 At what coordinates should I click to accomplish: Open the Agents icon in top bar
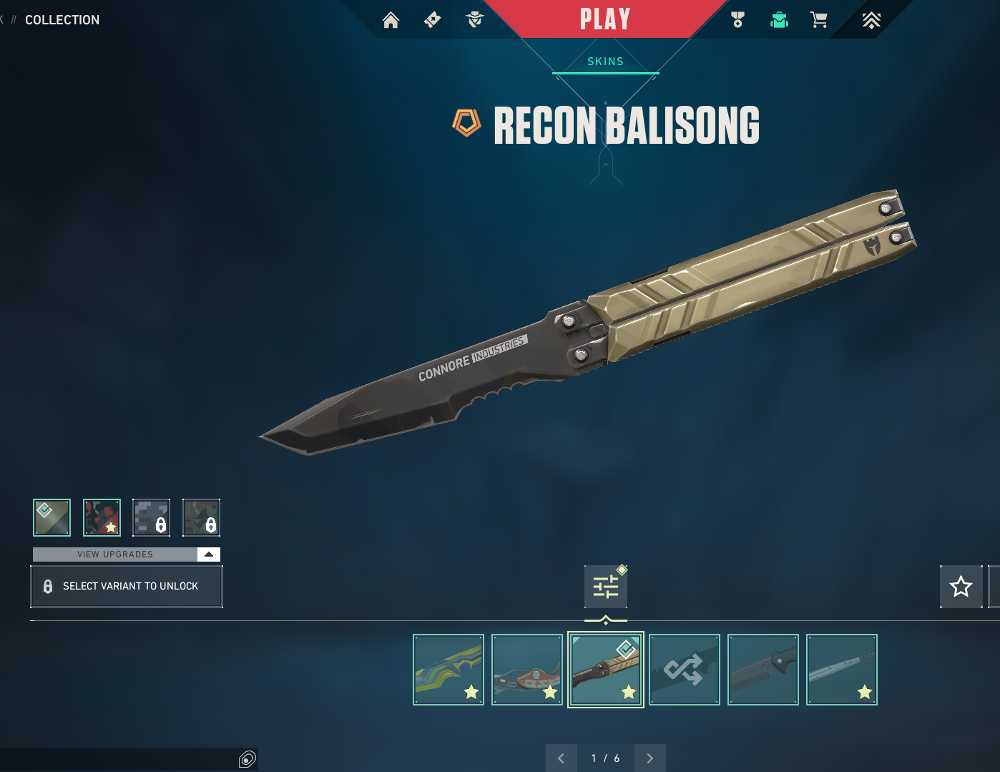point(474,20)
